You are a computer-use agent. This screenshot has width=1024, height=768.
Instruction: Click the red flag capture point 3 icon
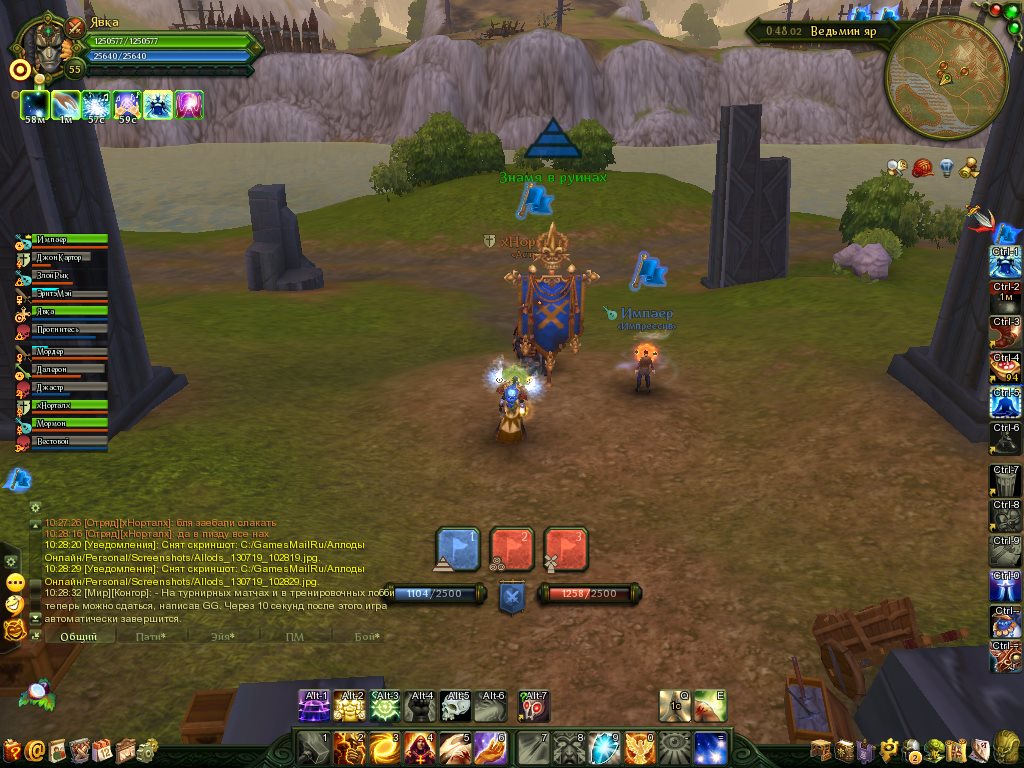(x=565, y=548)
